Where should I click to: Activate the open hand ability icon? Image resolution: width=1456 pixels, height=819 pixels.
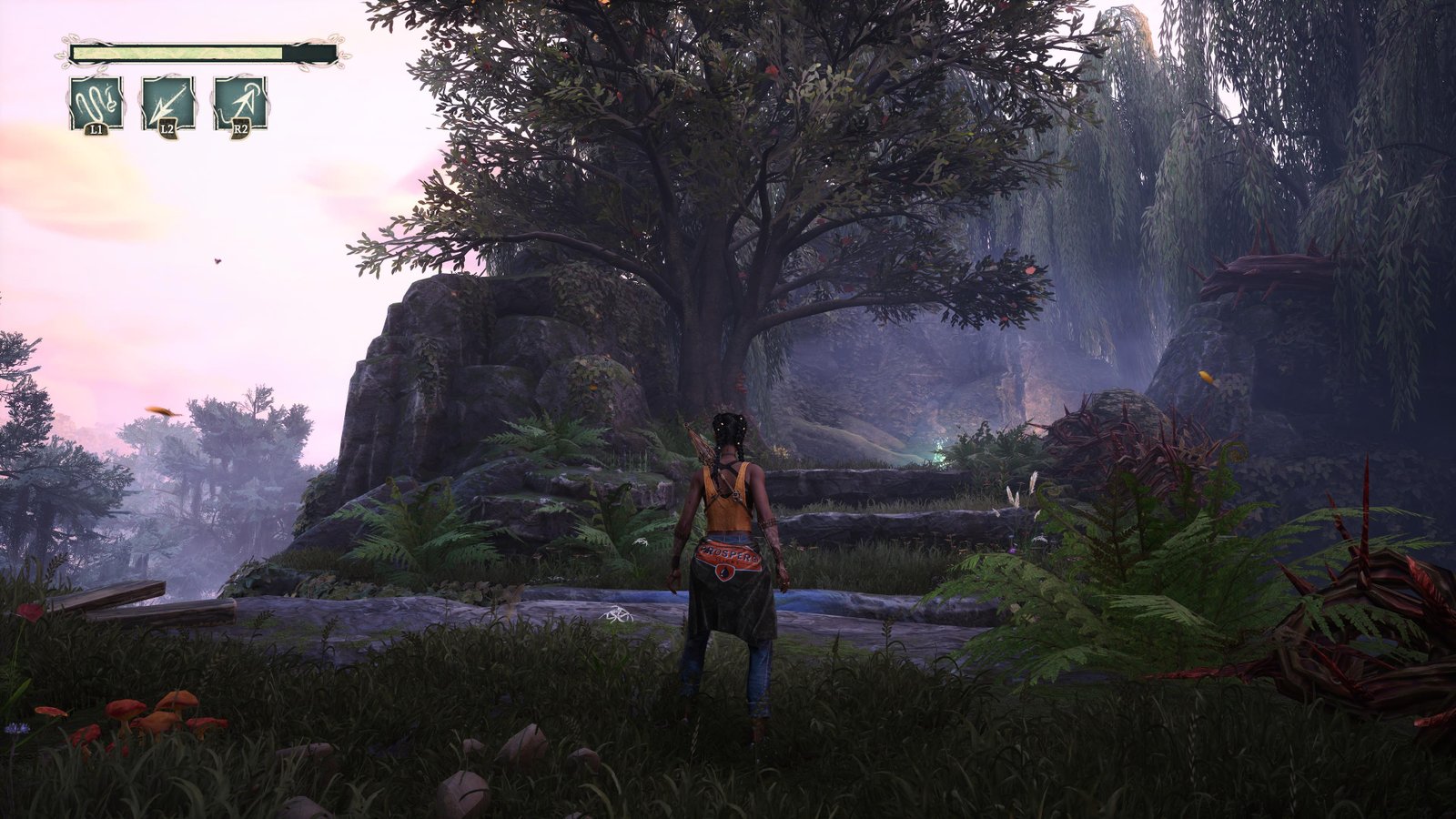point(96,101)
